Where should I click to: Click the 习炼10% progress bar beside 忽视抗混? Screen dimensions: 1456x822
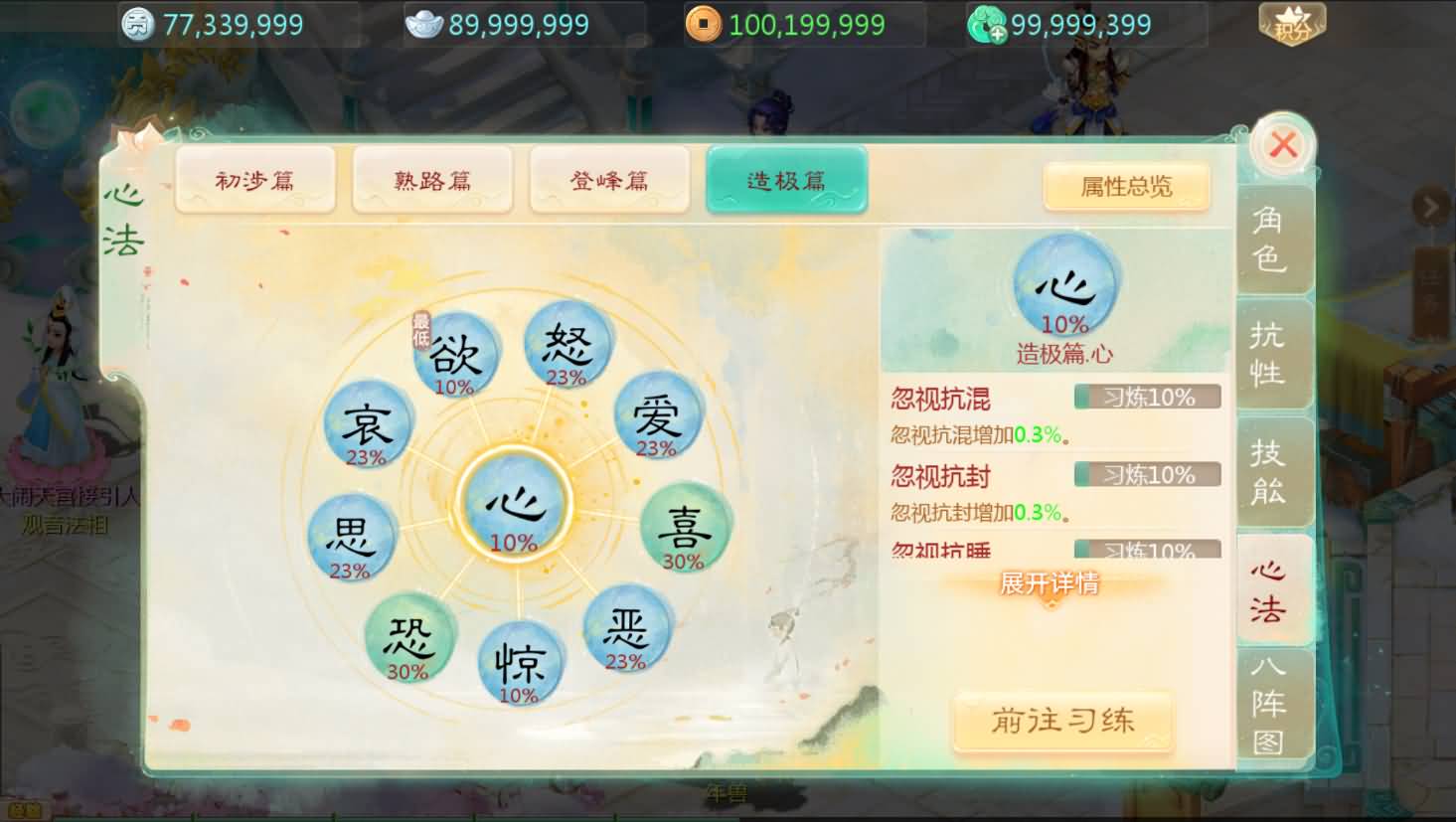pos(1147,397)
